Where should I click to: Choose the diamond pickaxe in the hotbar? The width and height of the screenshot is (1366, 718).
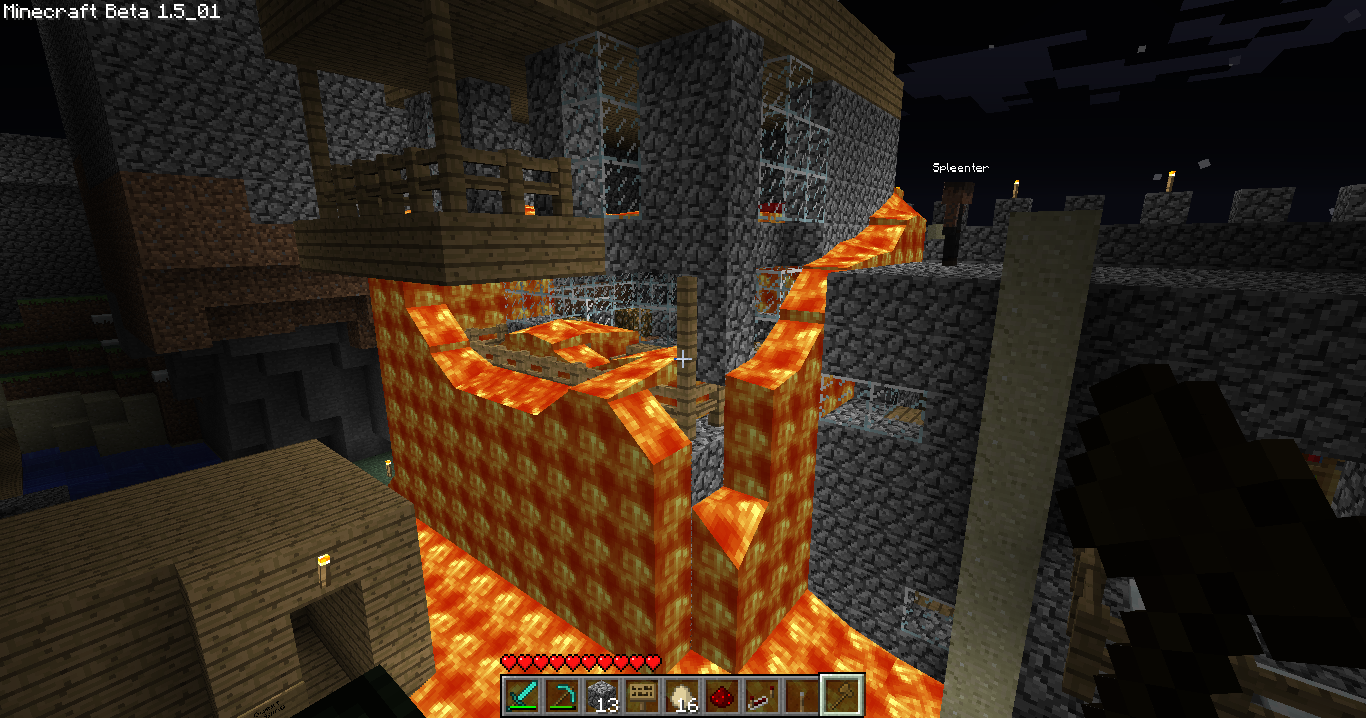tap(561, 694)
